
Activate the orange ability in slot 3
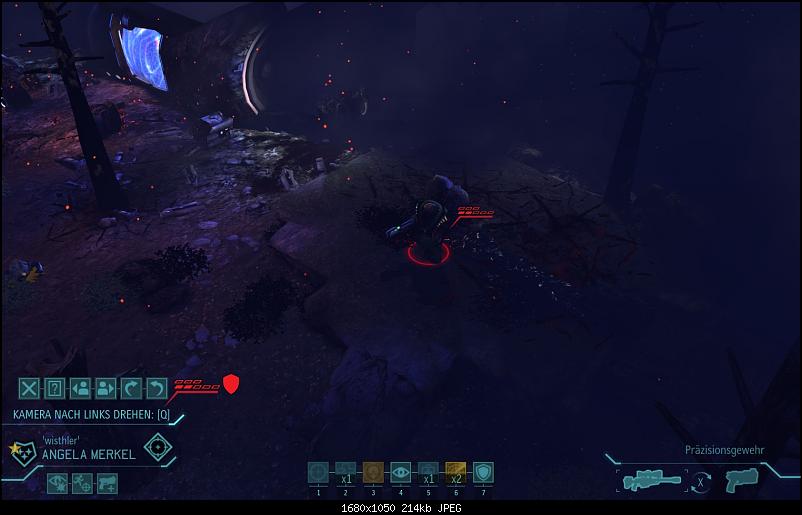click(373, 472)
